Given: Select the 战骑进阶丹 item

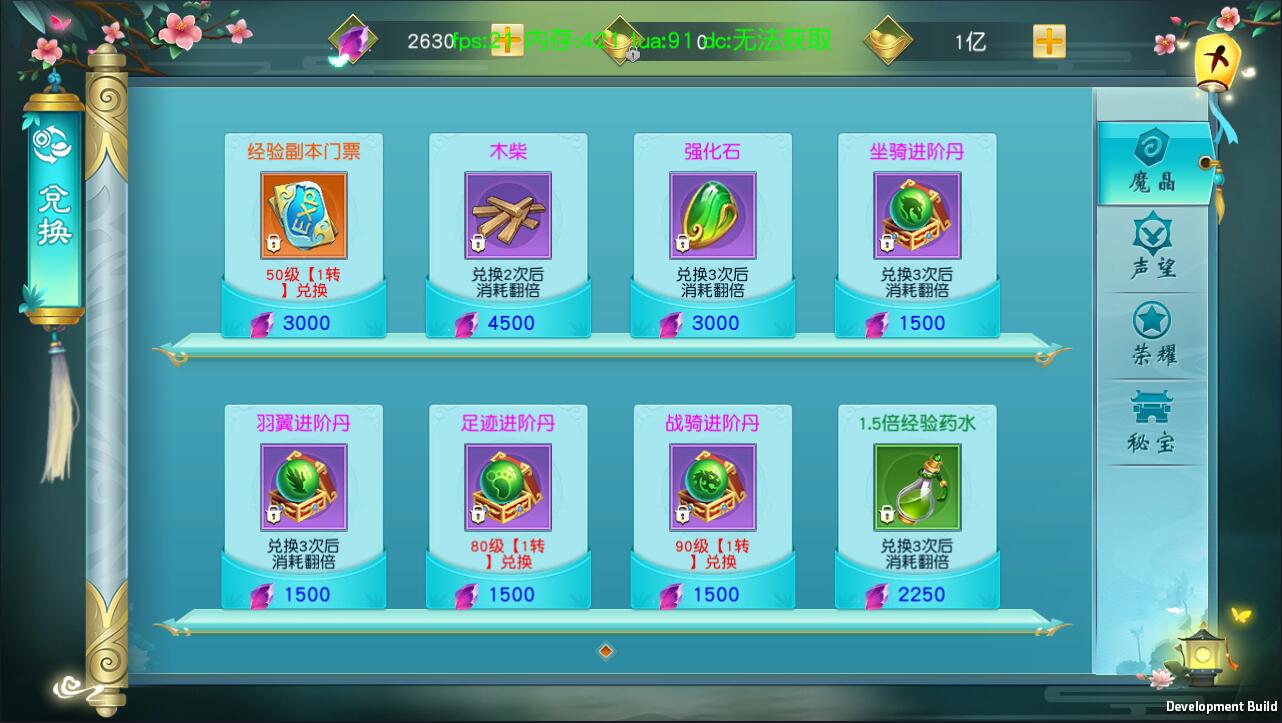Looking at the screenshot, I should [x=712, y=487].
